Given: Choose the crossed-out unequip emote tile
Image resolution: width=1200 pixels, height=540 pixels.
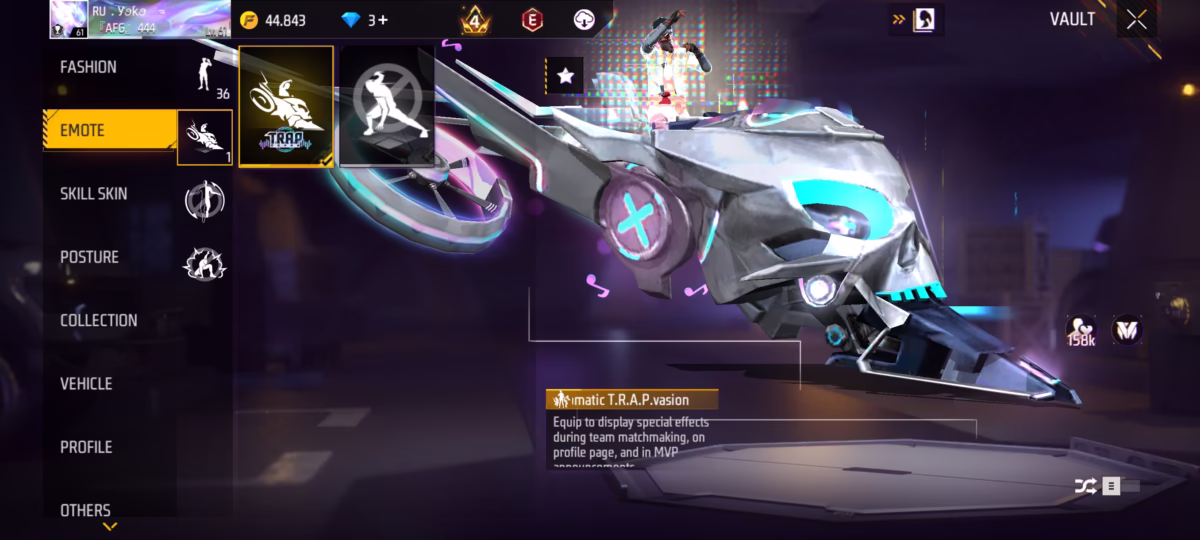Looking at the screenshot, I should point(387,106).
